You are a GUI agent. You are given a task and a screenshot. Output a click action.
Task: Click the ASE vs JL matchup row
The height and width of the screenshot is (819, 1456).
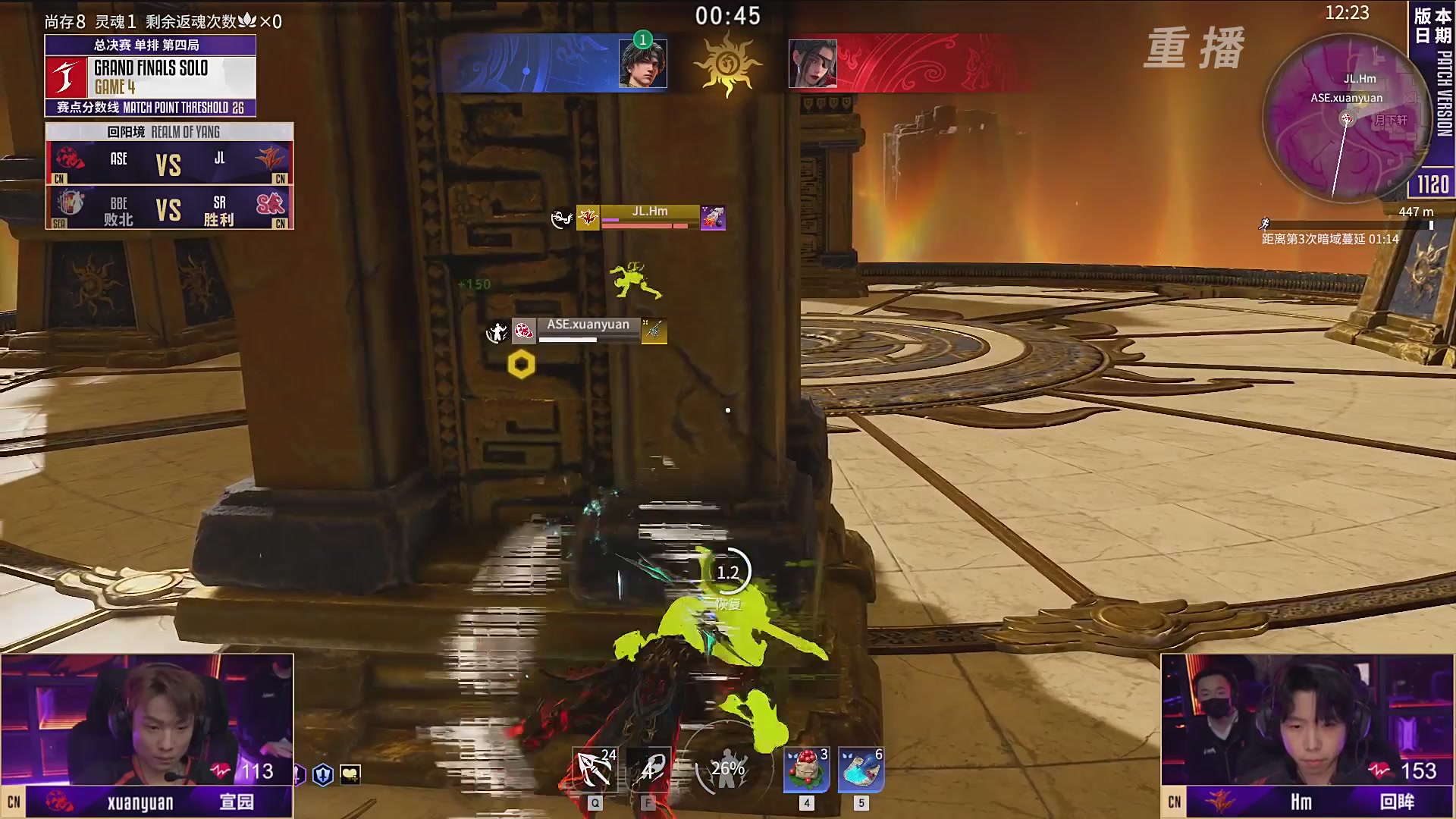pos(169,163)
